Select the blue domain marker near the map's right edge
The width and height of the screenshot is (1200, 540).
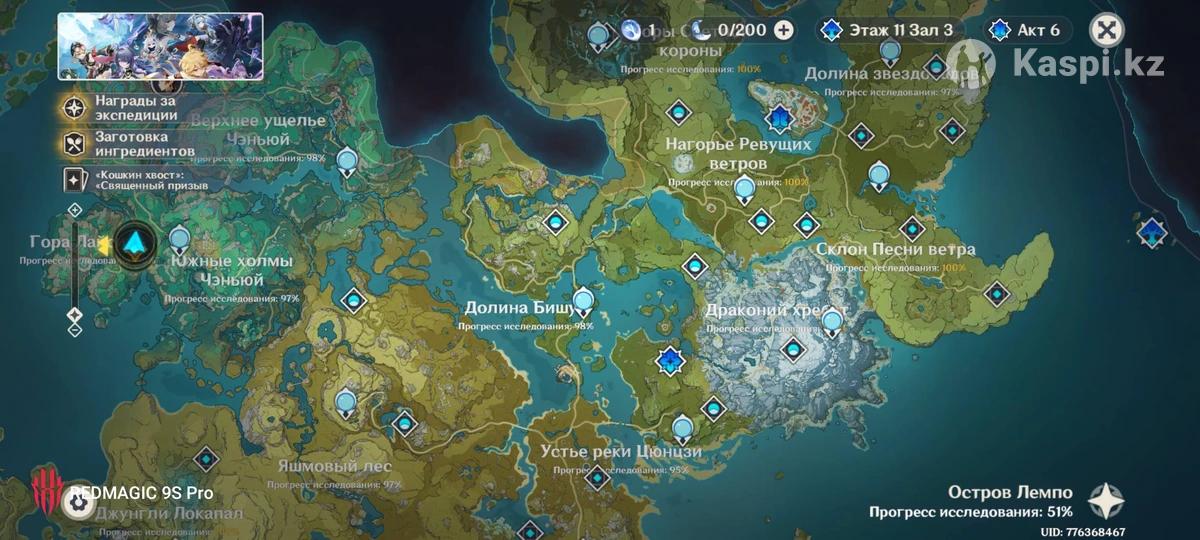[x=1152, y=232]
